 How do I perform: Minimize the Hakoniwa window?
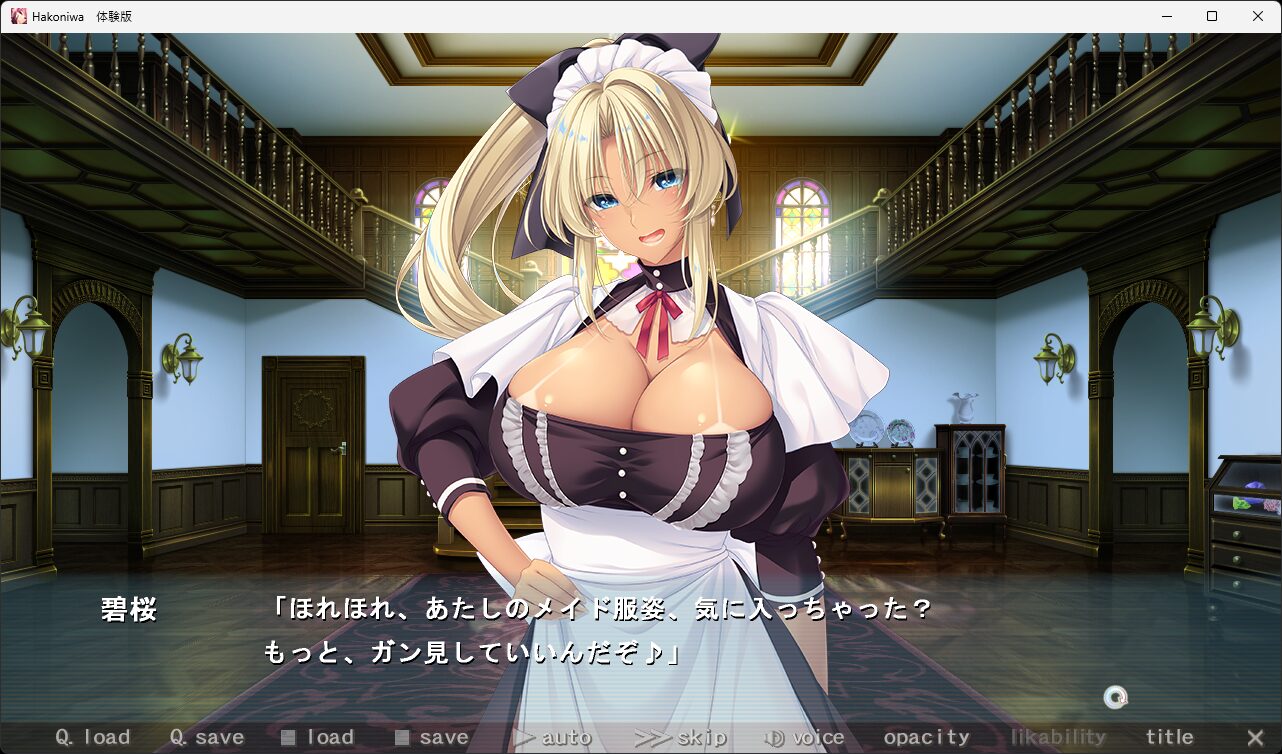pyautogui.click(x=1166, y=16)
